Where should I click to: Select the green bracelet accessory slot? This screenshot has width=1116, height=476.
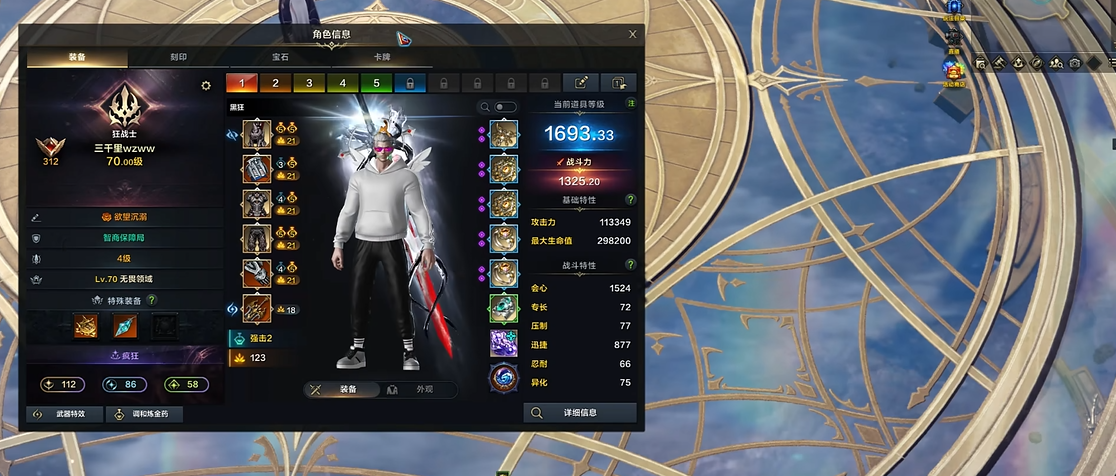tap(503, 307)
